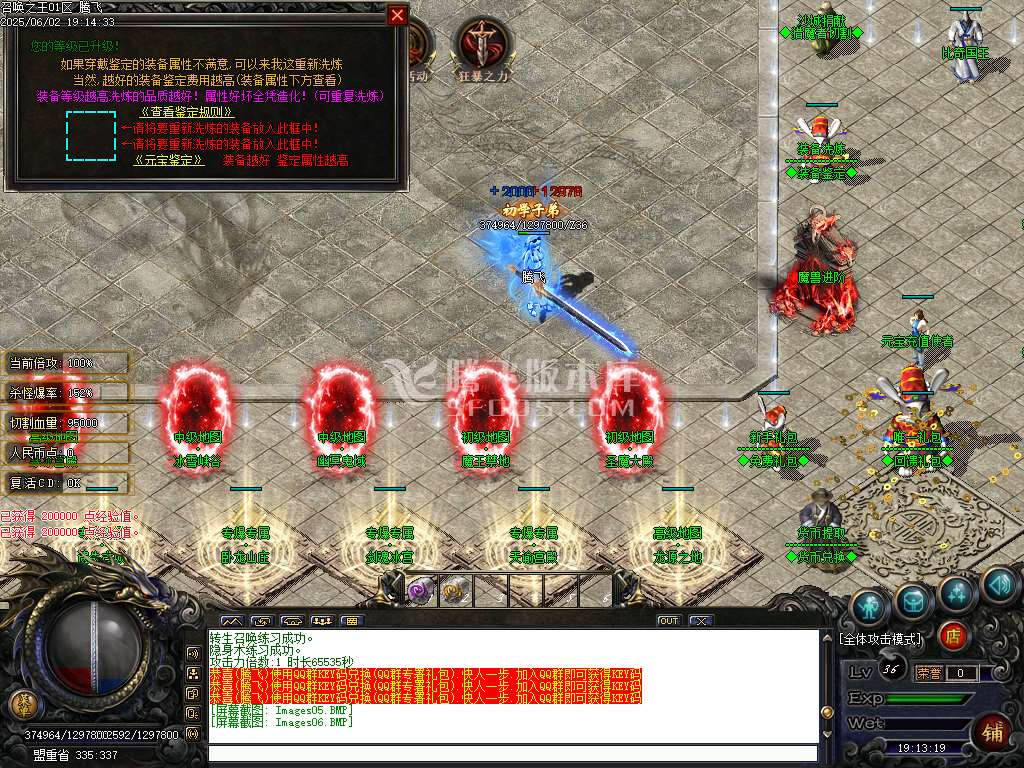Open the red 店 shop button
The width and height of the screenshot is (1024, 768).
[x=953, y=635]
